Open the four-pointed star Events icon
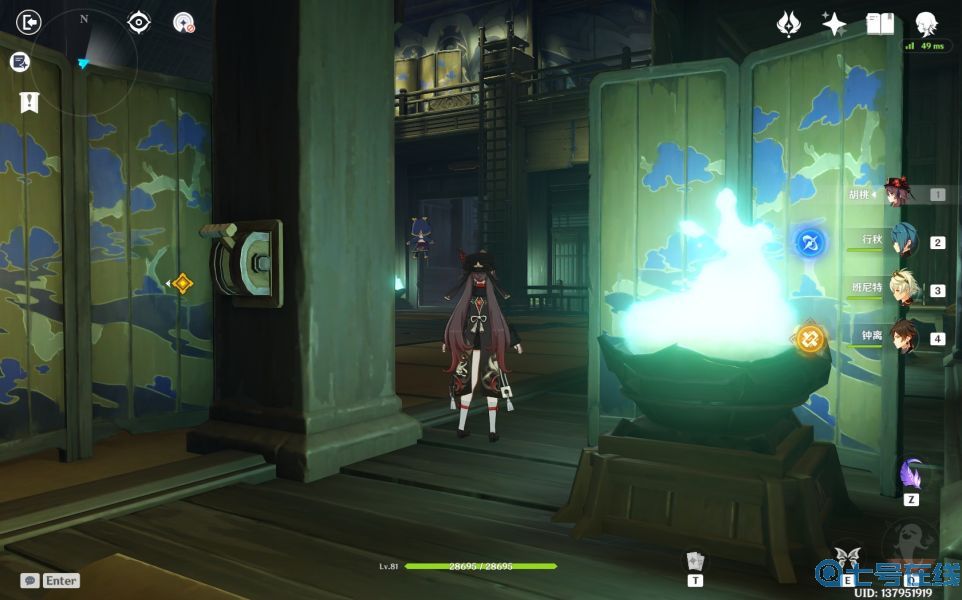This screenshot has height=600, width=962. click(834, 24)
